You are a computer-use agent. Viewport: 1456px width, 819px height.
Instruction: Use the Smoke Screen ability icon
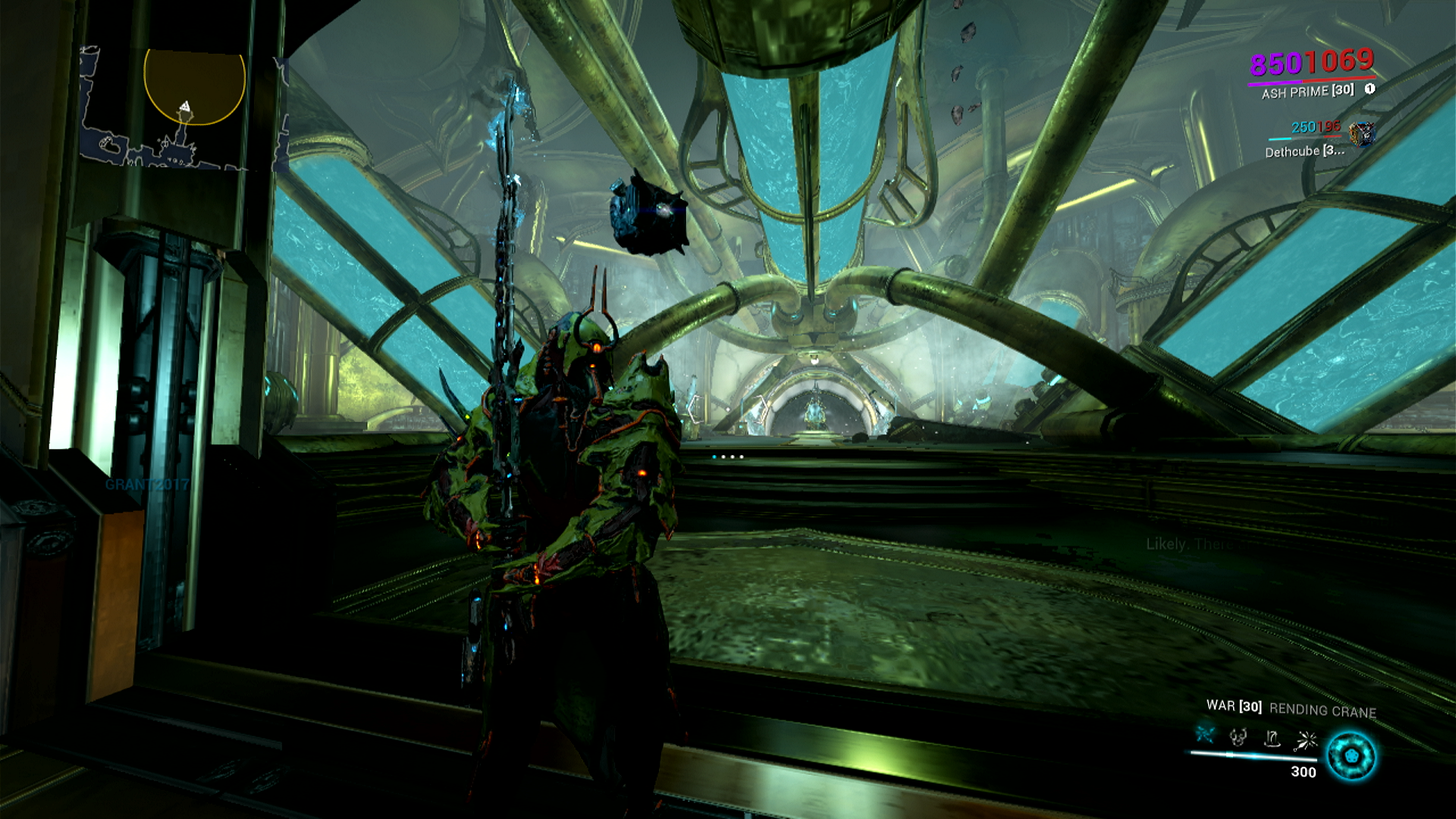click(1238, 736)
